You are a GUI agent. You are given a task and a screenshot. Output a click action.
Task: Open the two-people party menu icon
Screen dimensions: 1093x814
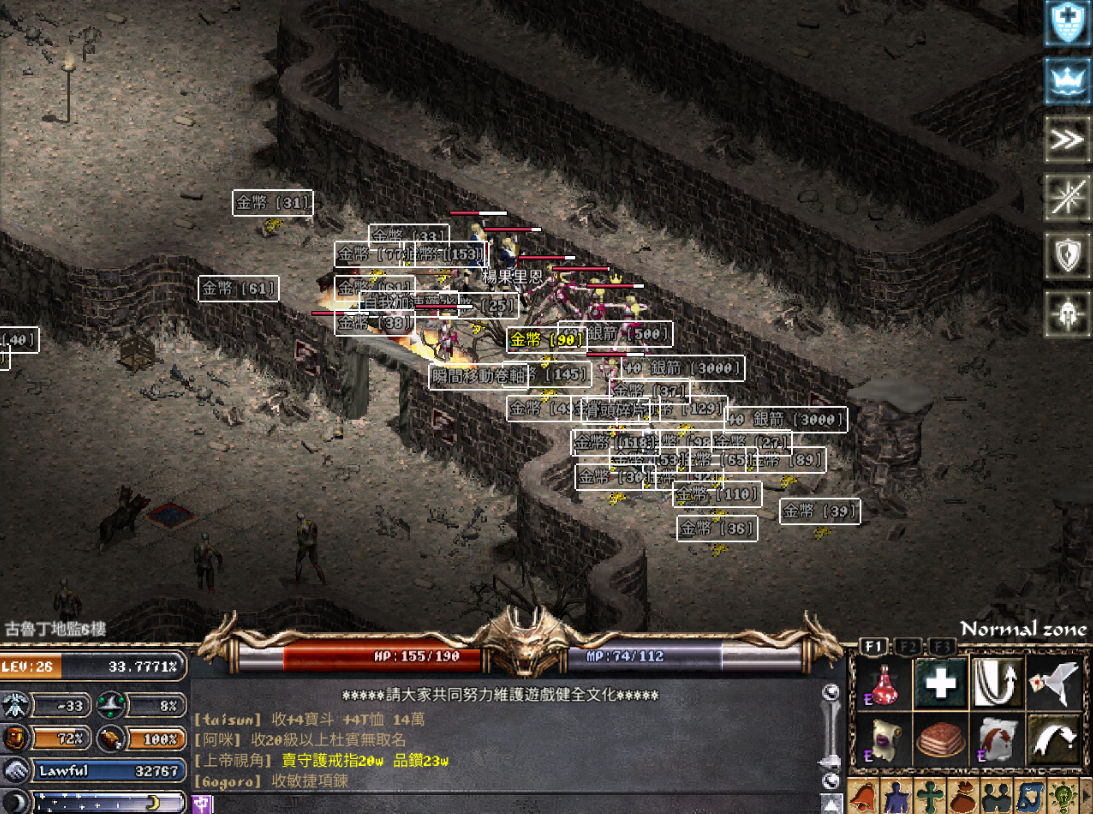[x=997, y=798]
